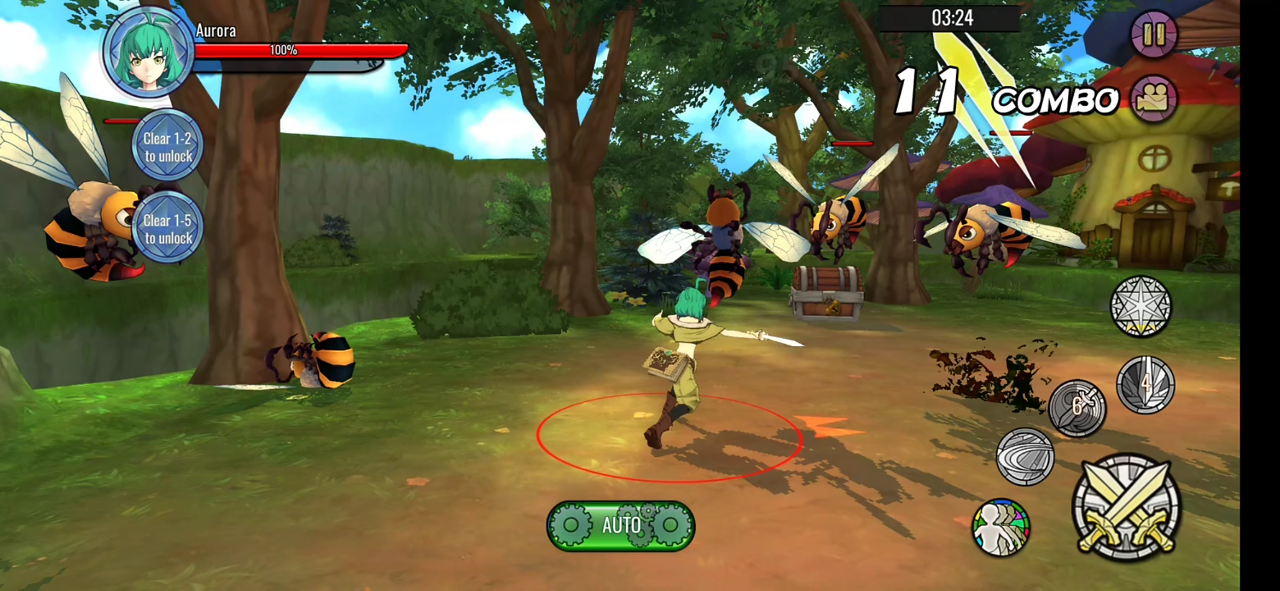Activate the star burst skill
The image size is (1280, 591).
tap(1140, 306)
